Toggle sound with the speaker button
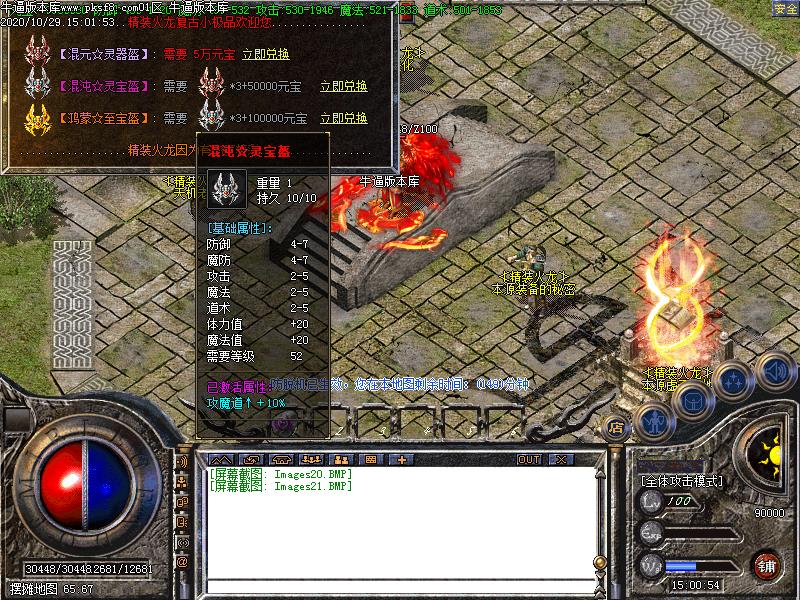Image resolution: width=800 pixels, height=600 pixels. [774, 371]
